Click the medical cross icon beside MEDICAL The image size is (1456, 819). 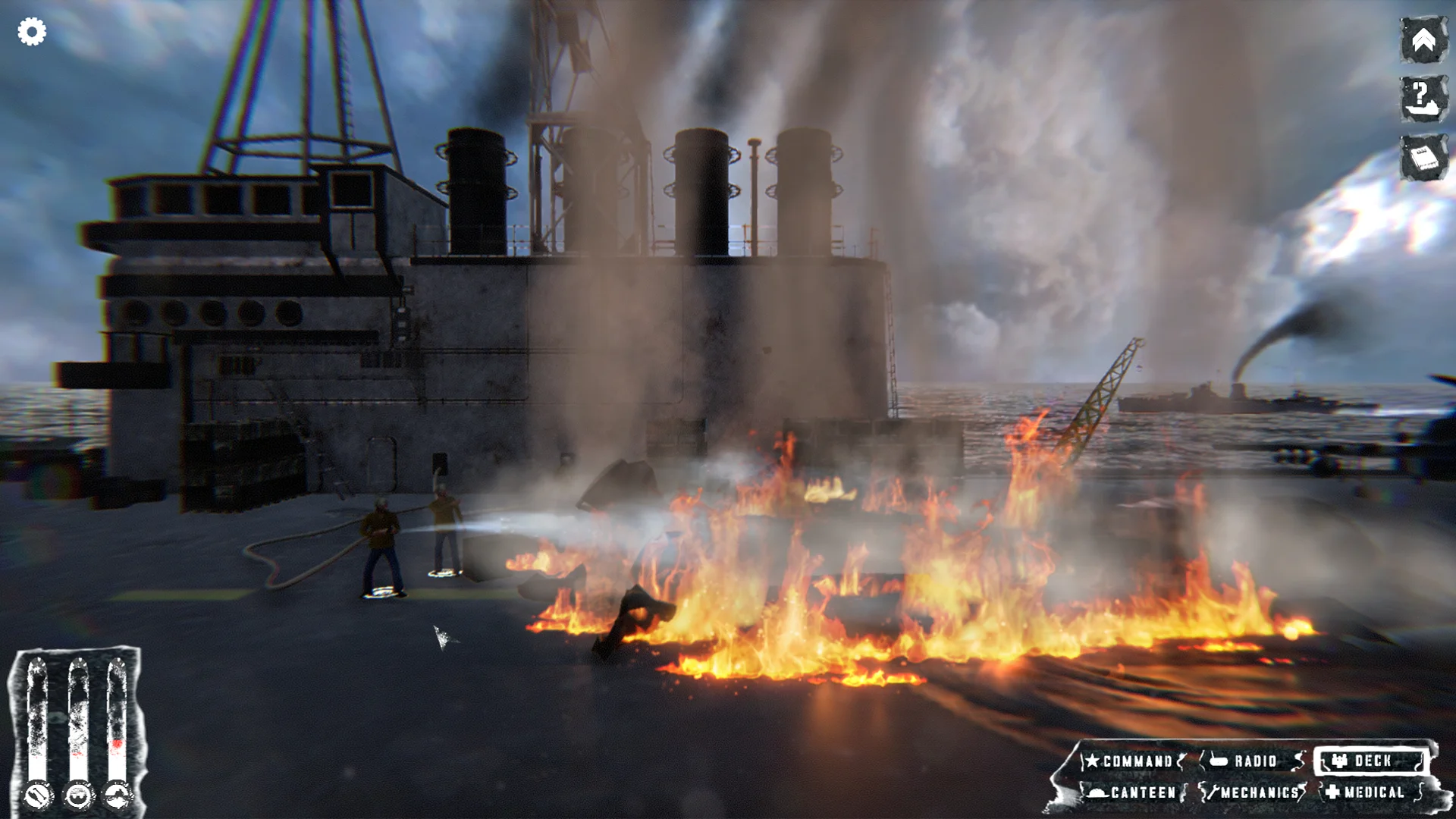point(1332,792)
